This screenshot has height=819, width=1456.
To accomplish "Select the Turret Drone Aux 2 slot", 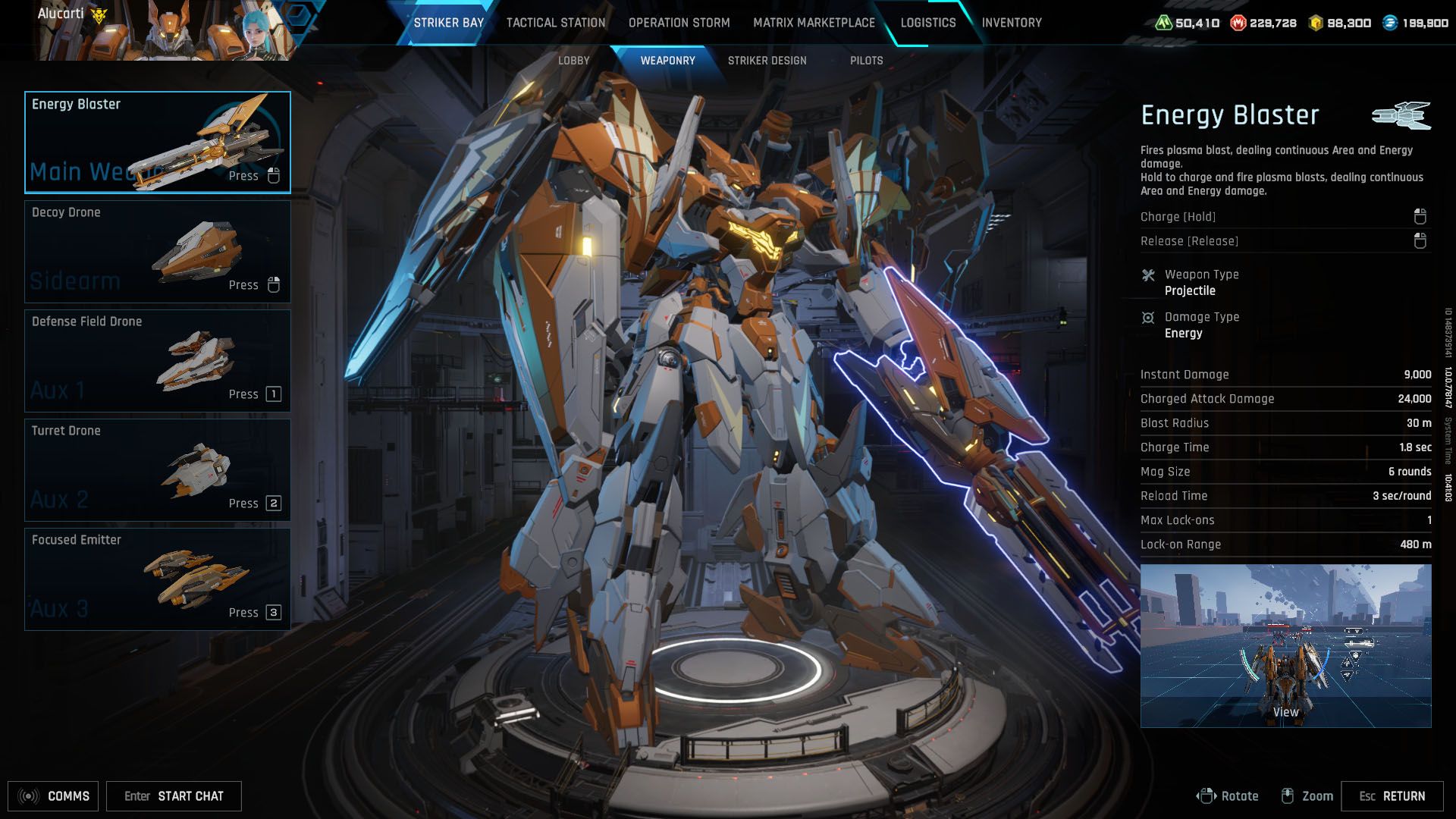I will pos(157,469).
